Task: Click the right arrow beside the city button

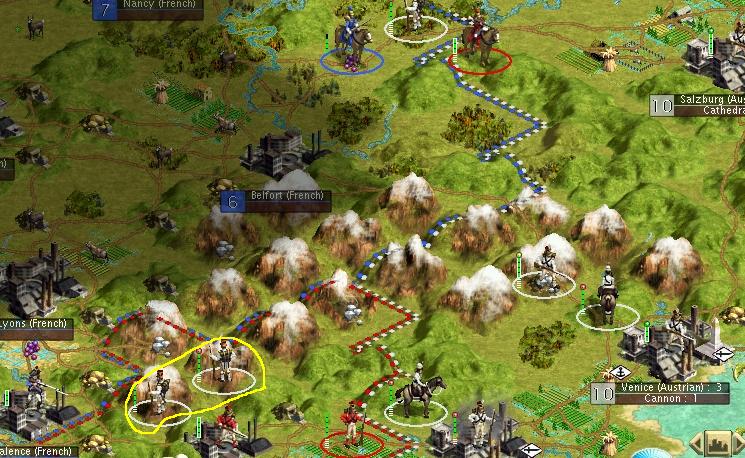Action: click(739, 442)
